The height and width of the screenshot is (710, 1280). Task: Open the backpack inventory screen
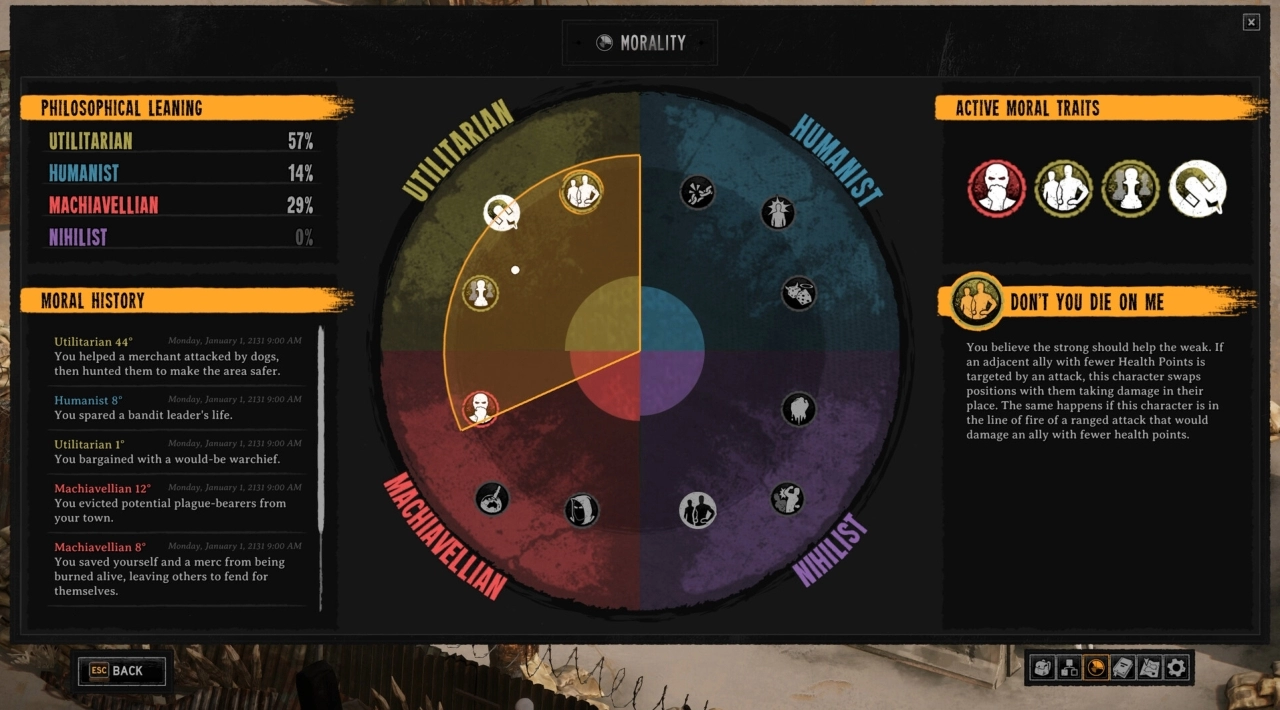tap(1043, 668)
